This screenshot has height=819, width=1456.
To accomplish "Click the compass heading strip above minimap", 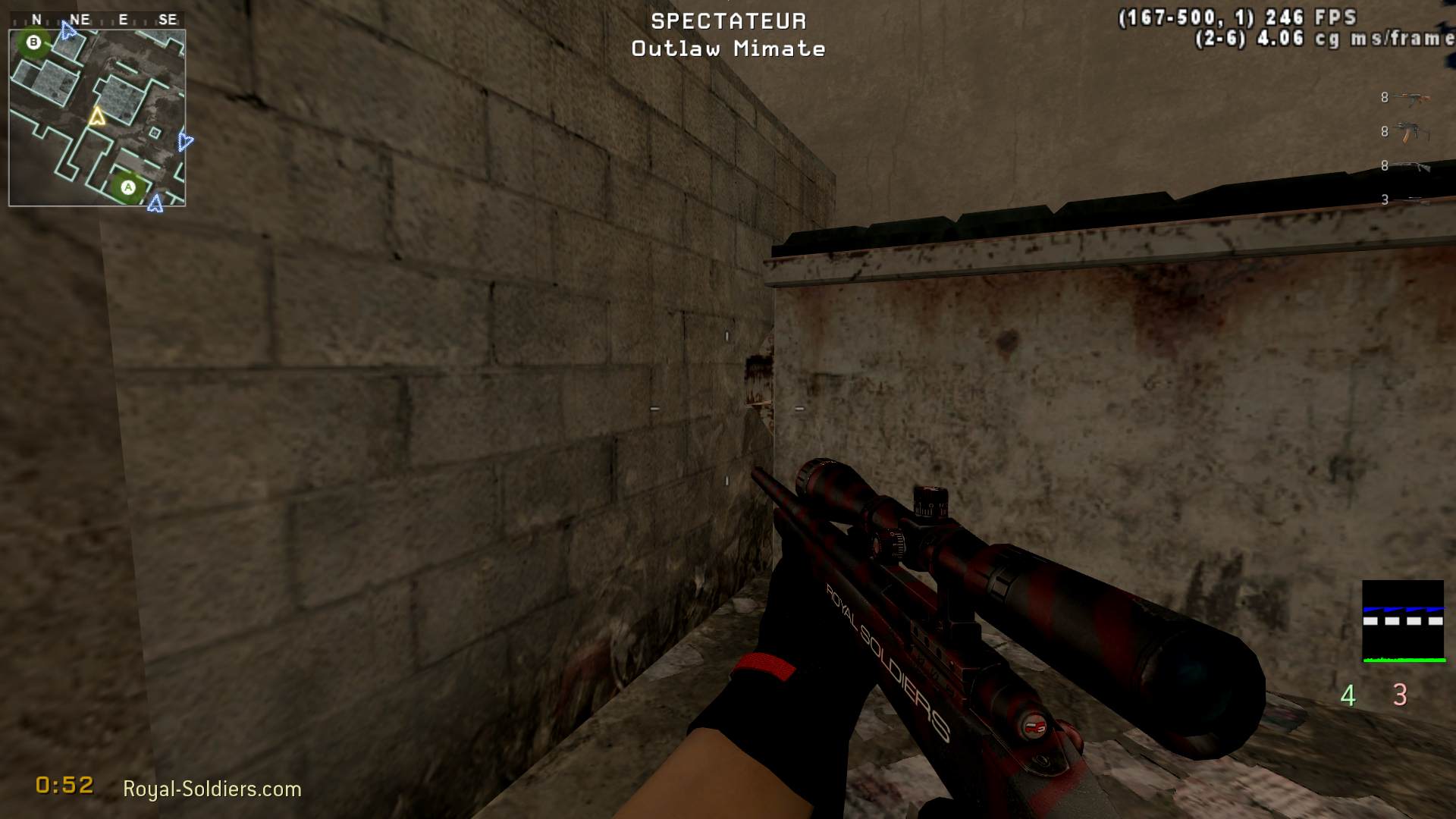I will point(97,20).
